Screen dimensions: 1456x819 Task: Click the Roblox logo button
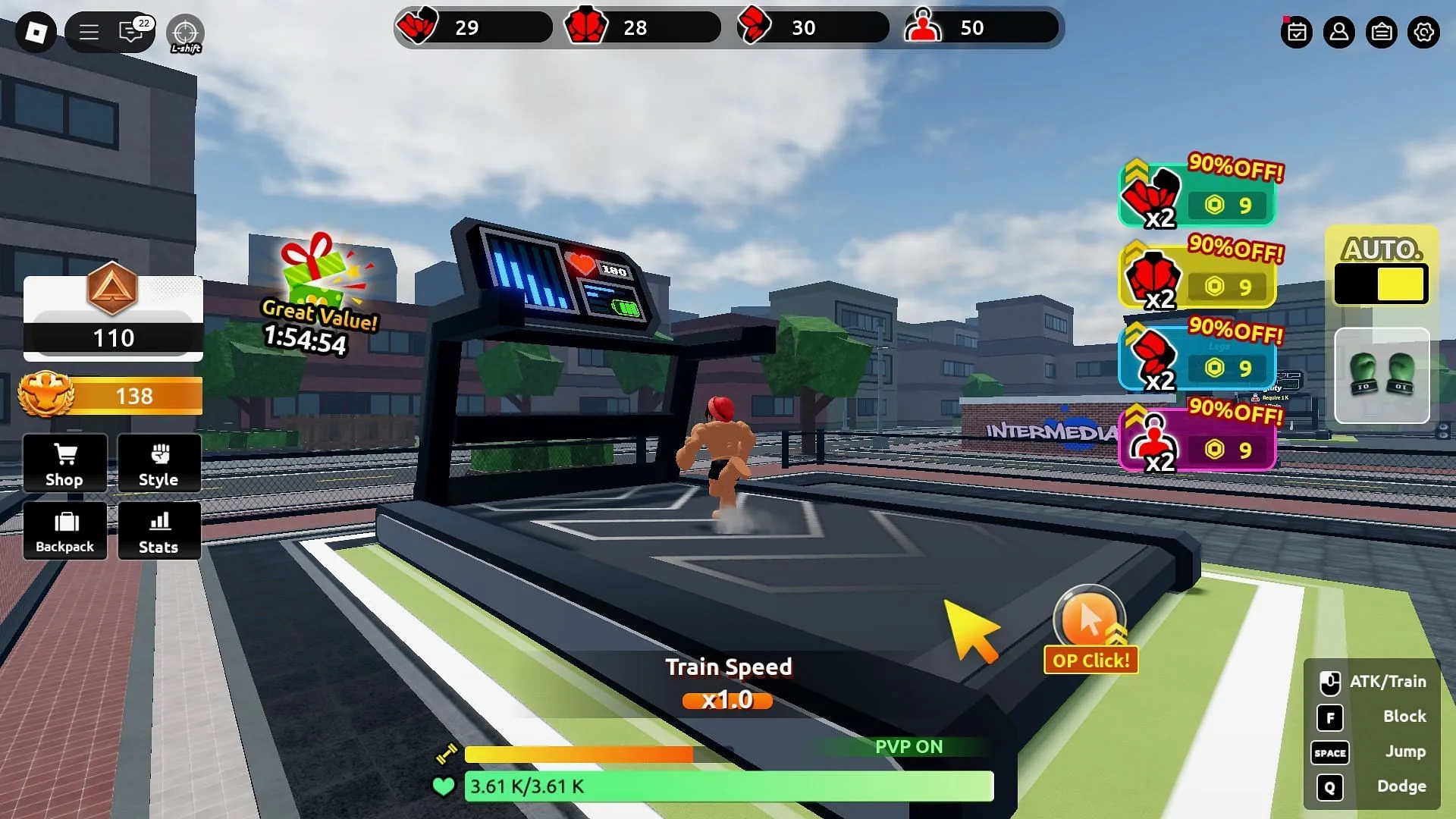click(x=36, y=33)
